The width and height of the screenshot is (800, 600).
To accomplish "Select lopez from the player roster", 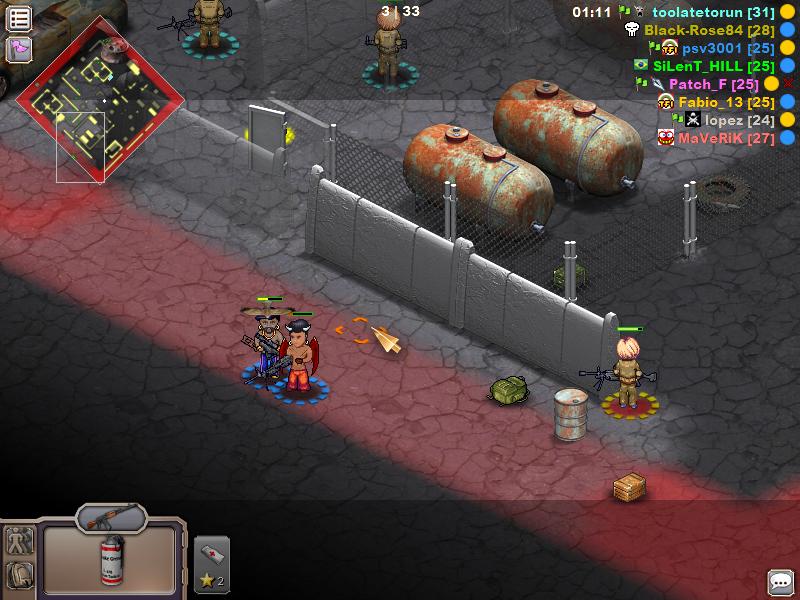I will [x=739, y=120].
